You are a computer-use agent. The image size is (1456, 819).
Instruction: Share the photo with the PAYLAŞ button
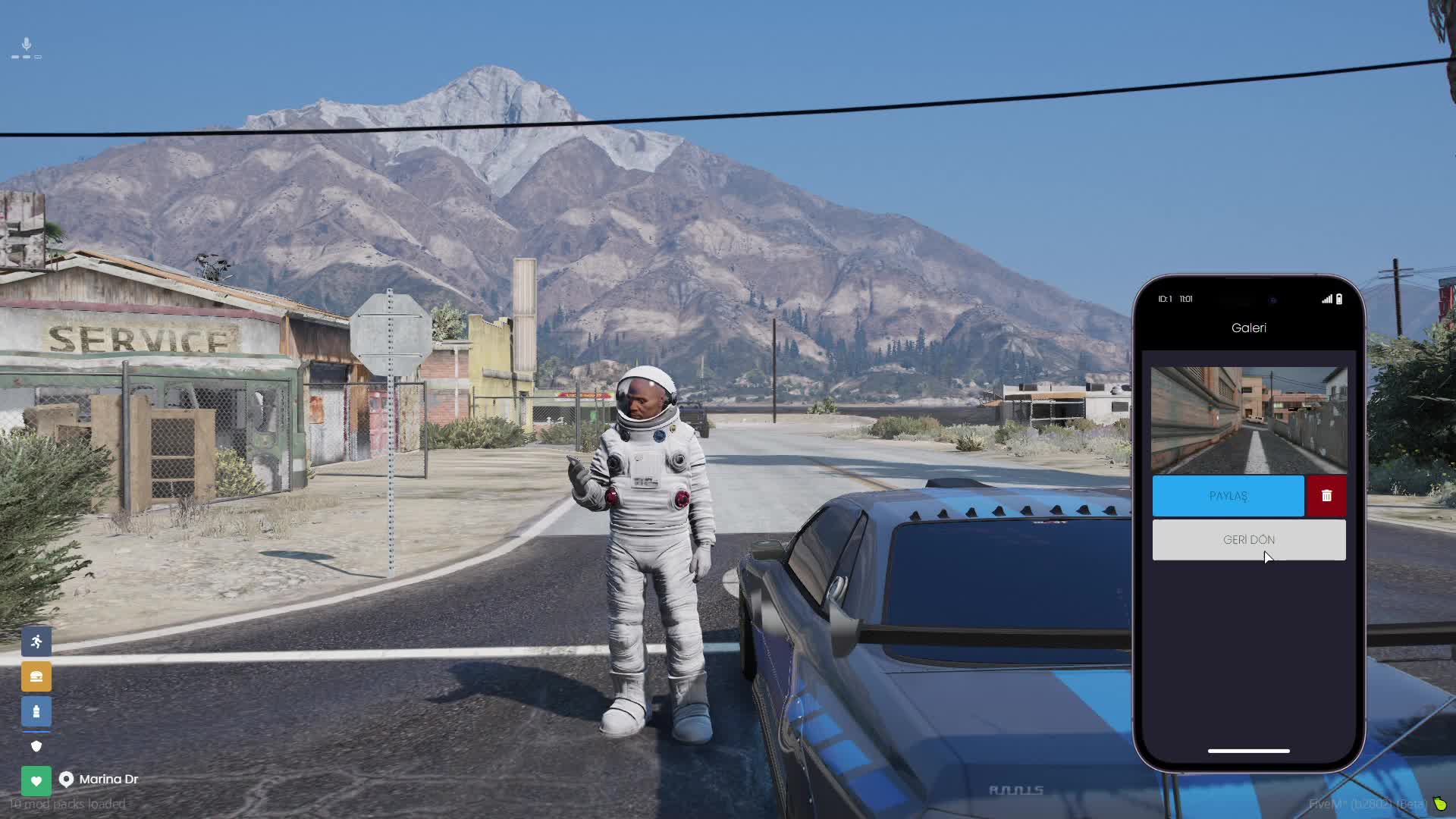tap(1228, 496)
